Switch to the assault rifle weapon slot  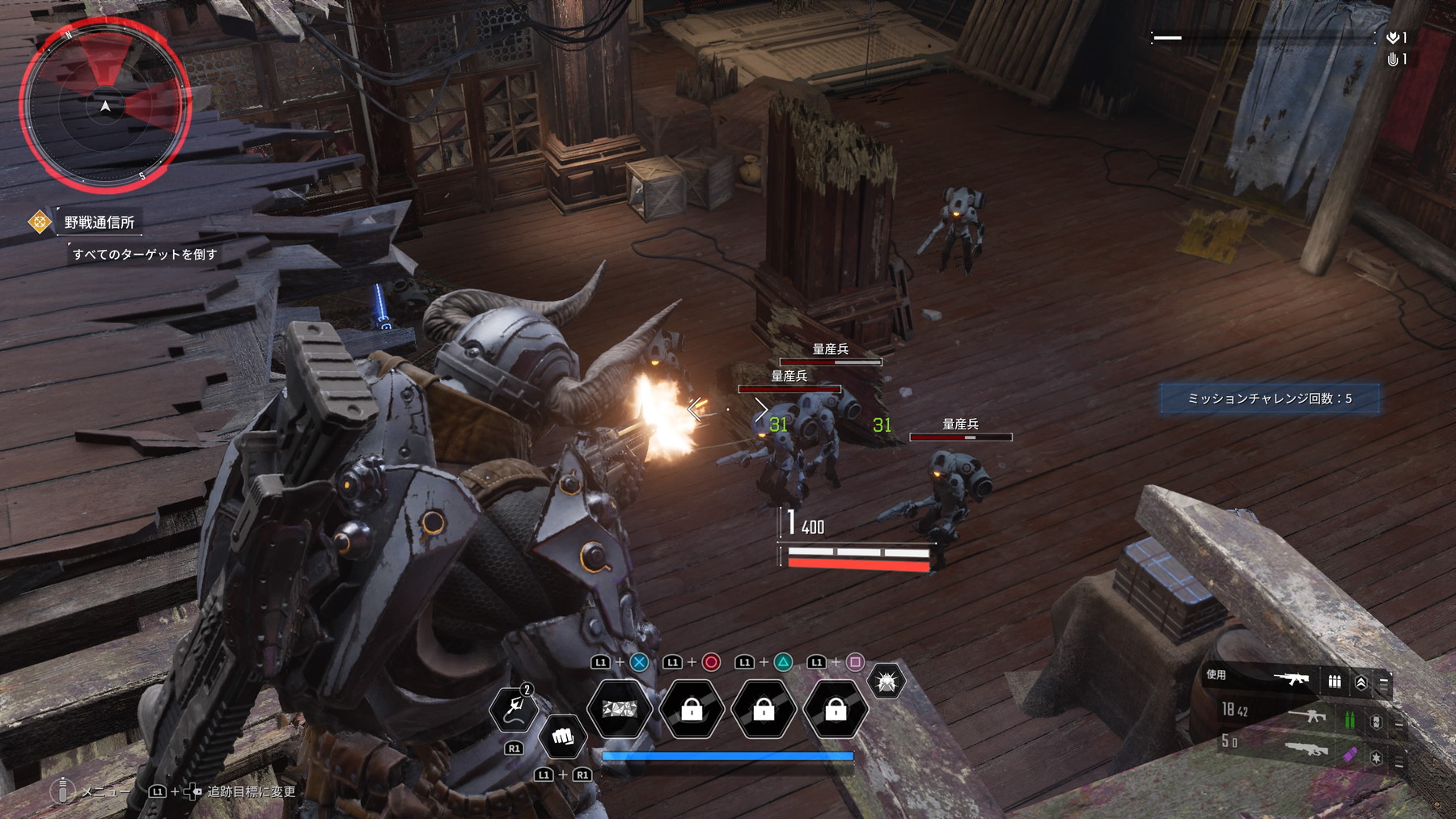coord(1306,716)
